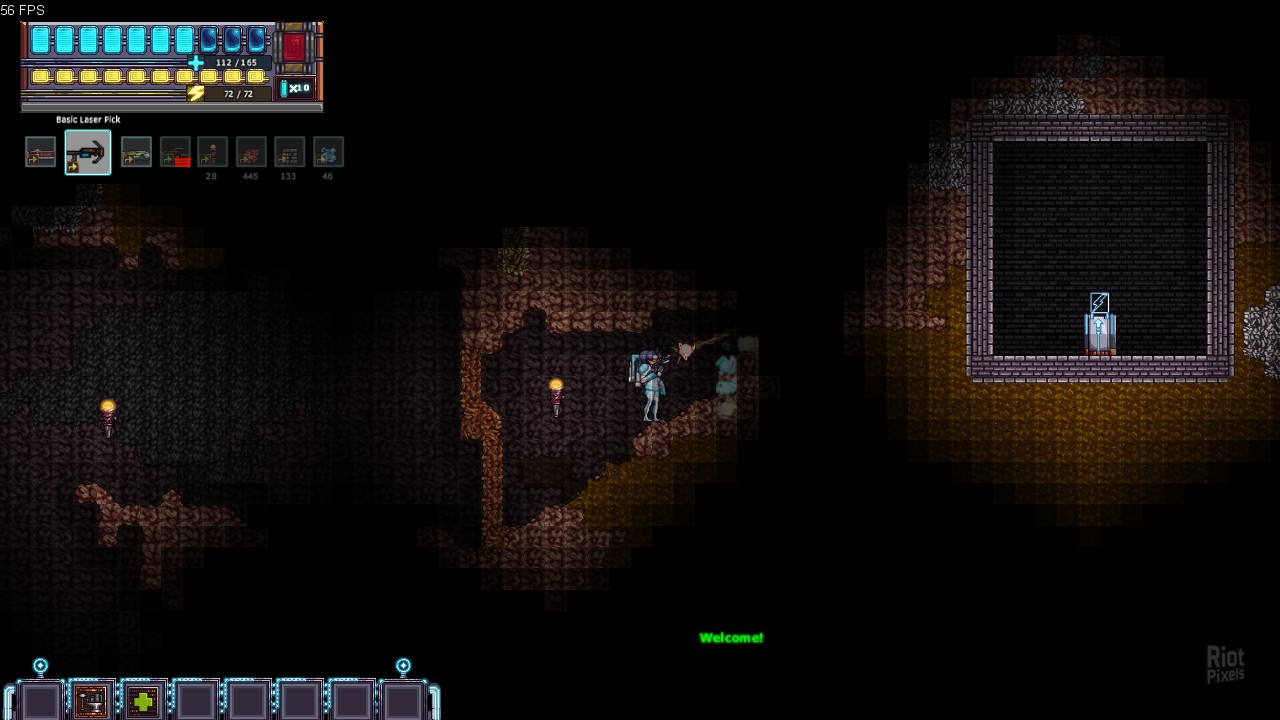Select the Basic Laser Pick tool slot
This screenshot has width=1280, height=720.
[x=88, y=152]
